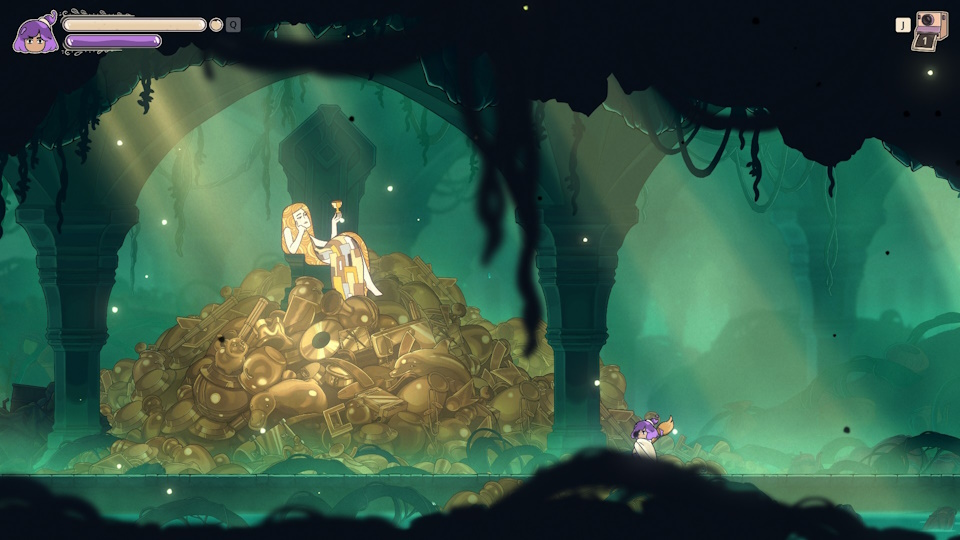The width and height of the screenshot is (960, 540).
Task: Open the instant camera photo icon
Action: point(930,30)
